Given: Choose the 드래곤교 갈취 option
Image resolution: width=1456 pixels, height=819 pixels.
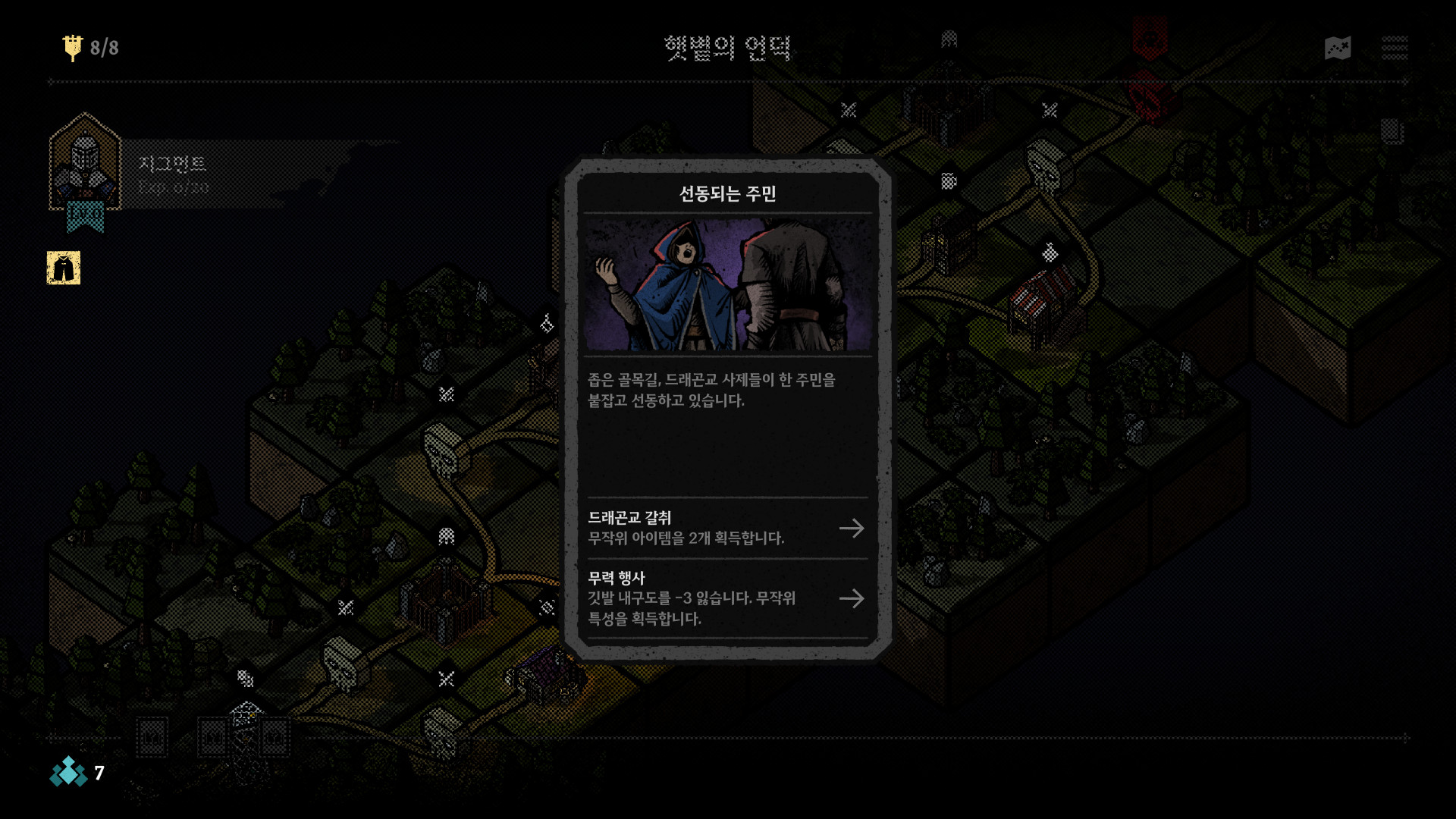Looking at the screenshot, I should coord(726,529).
